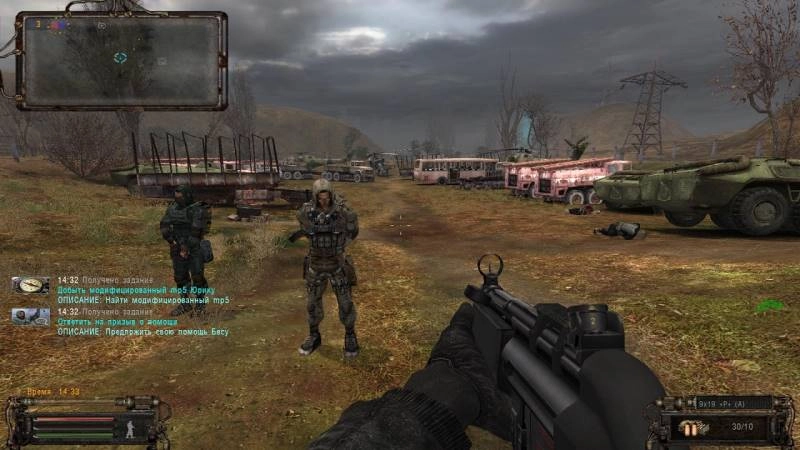Click the portrait icon beside the help-call task
The image size is (800, 450).
[x=31, y=316]
